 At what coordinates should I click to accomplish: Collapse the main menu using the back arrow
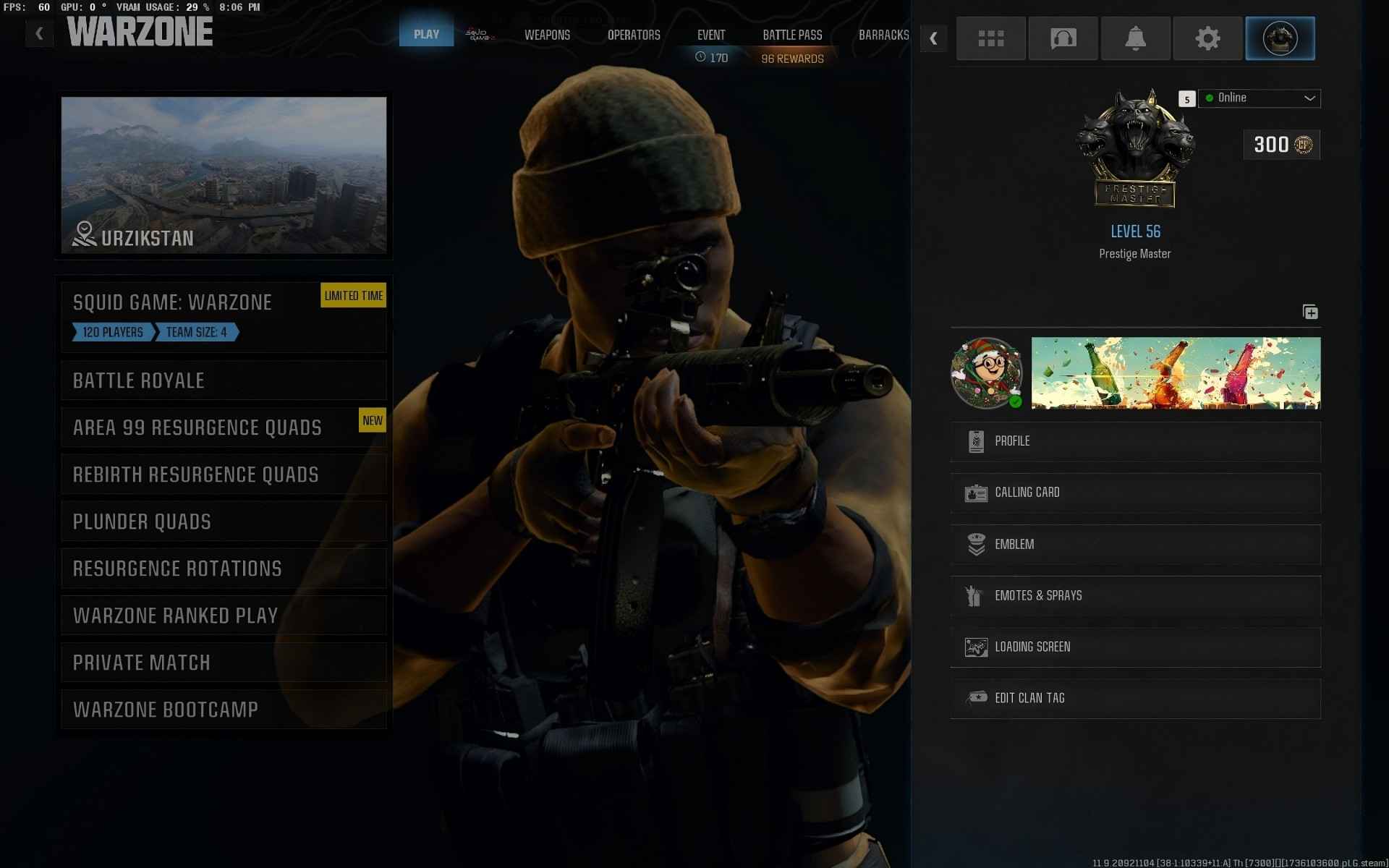click(x=39, y=32)
